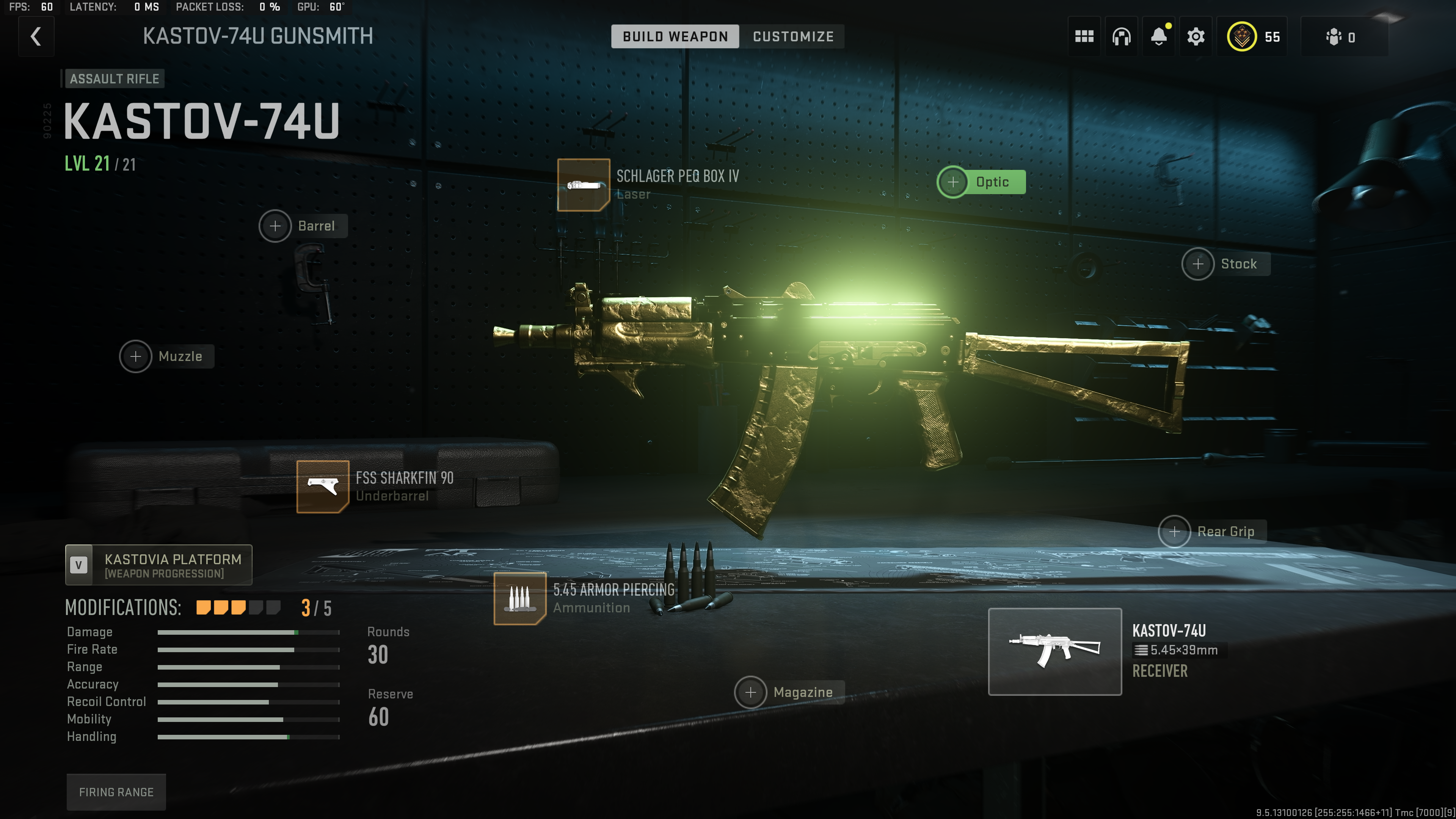Add a Stock attachment
Screen dimensions: 1456x819
(x=1198, y=264)
